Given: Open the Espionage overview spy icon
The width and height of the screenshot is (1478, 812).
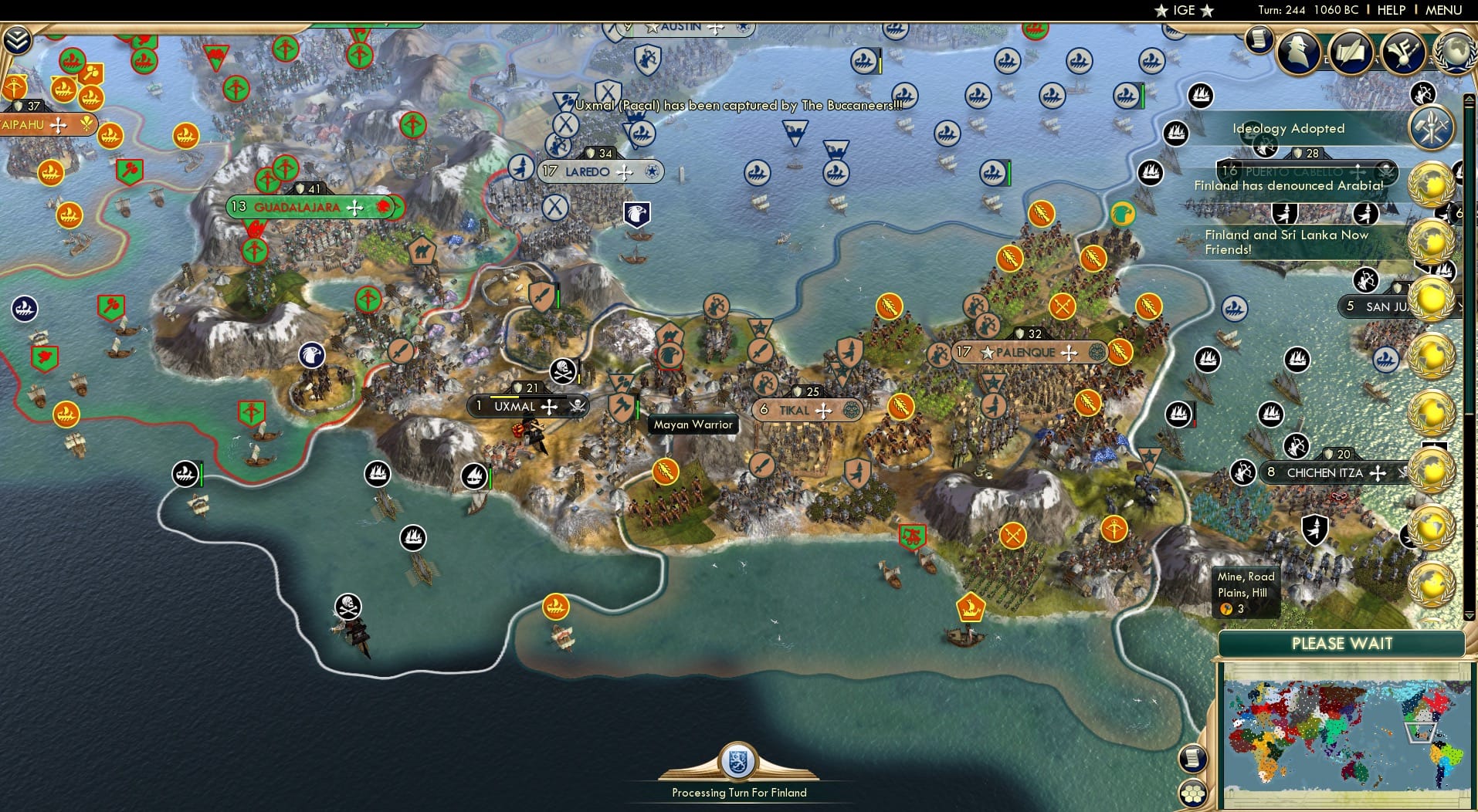Looking at the screenshot, I should click(x=1297, y=52).
